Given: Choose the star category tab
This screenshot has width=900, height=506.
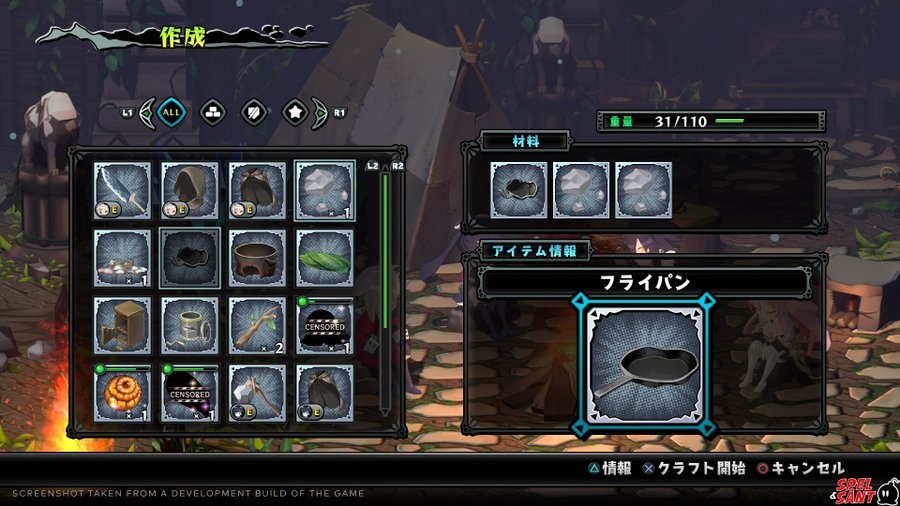Looking at the screenshot, I should coord(295,112).
